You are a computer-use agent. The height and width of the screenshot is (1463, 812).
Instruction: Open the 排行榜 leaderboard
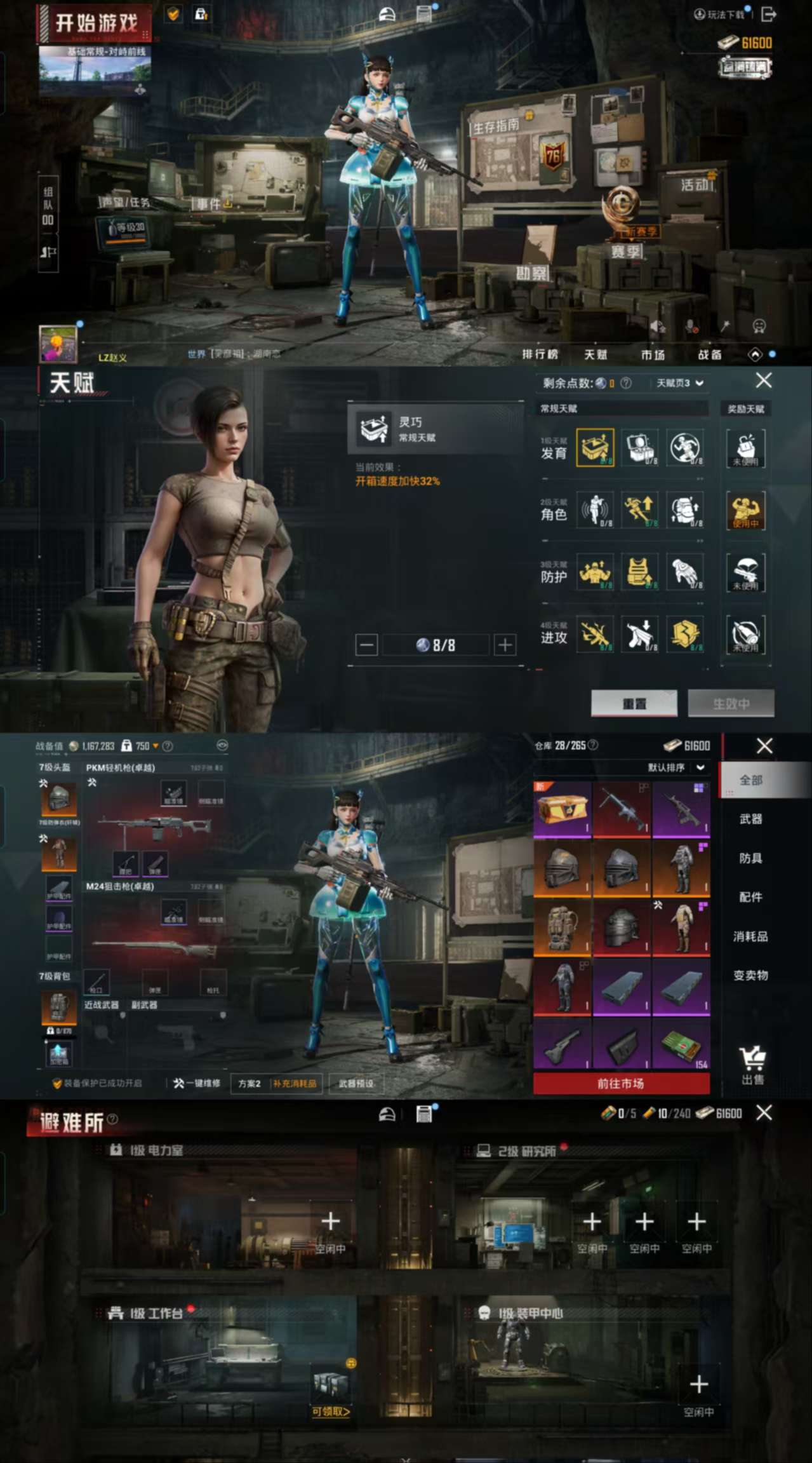(x=540, y=354)
